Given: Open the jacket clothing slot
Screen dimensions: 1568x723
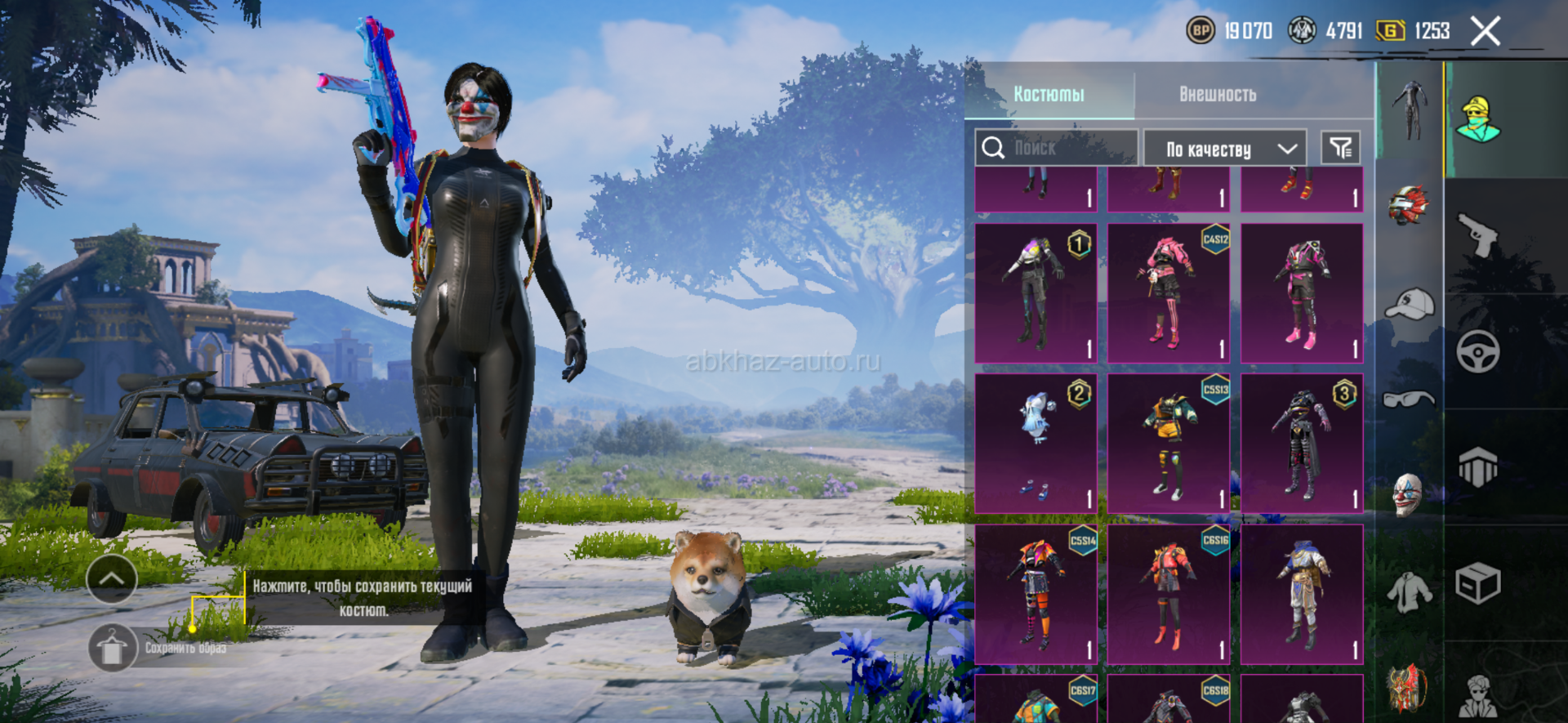Looking at the screenshot, I should 1409,591.
